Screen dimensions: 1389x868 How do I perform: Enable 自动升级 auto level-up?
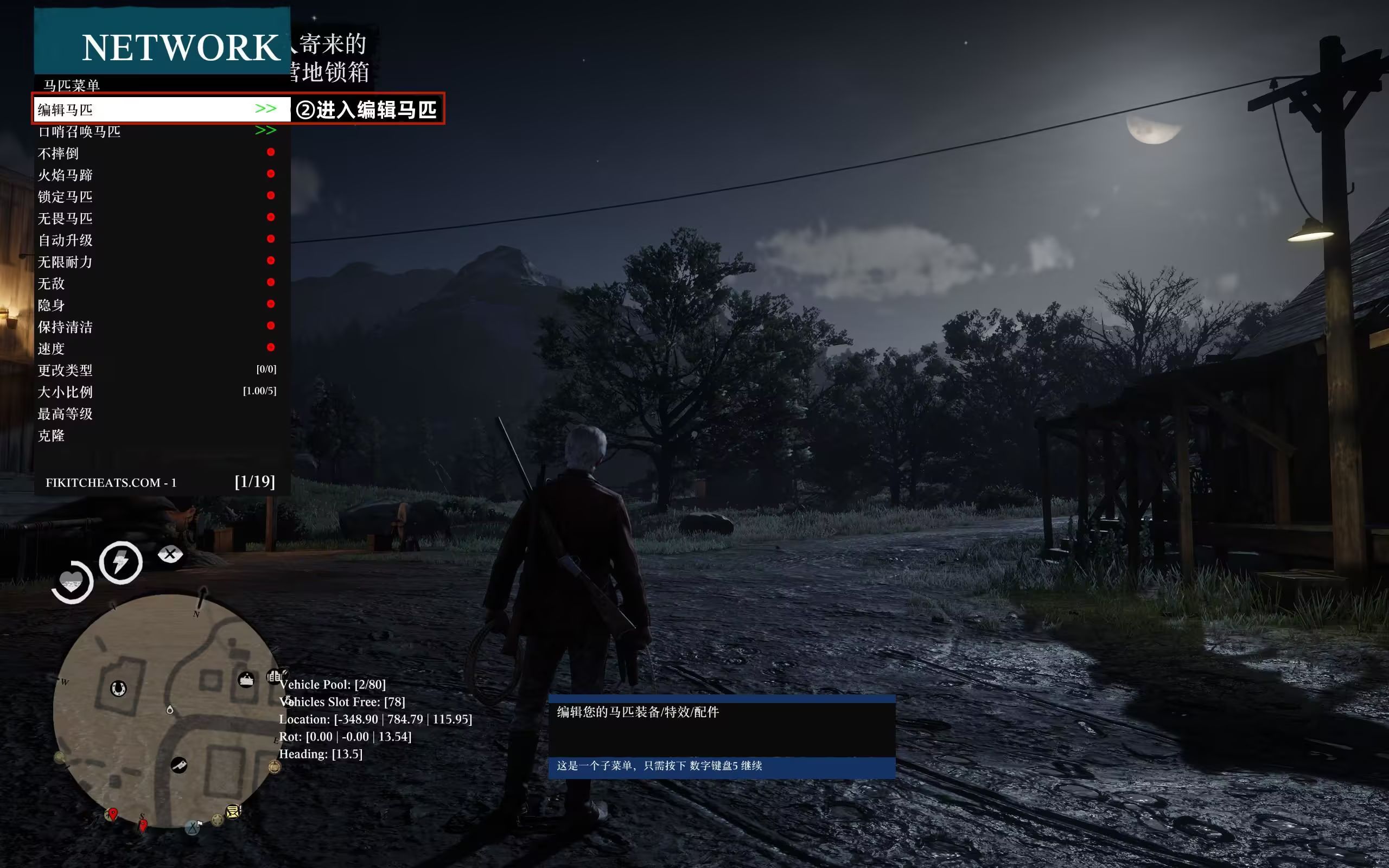pos(156,240)
